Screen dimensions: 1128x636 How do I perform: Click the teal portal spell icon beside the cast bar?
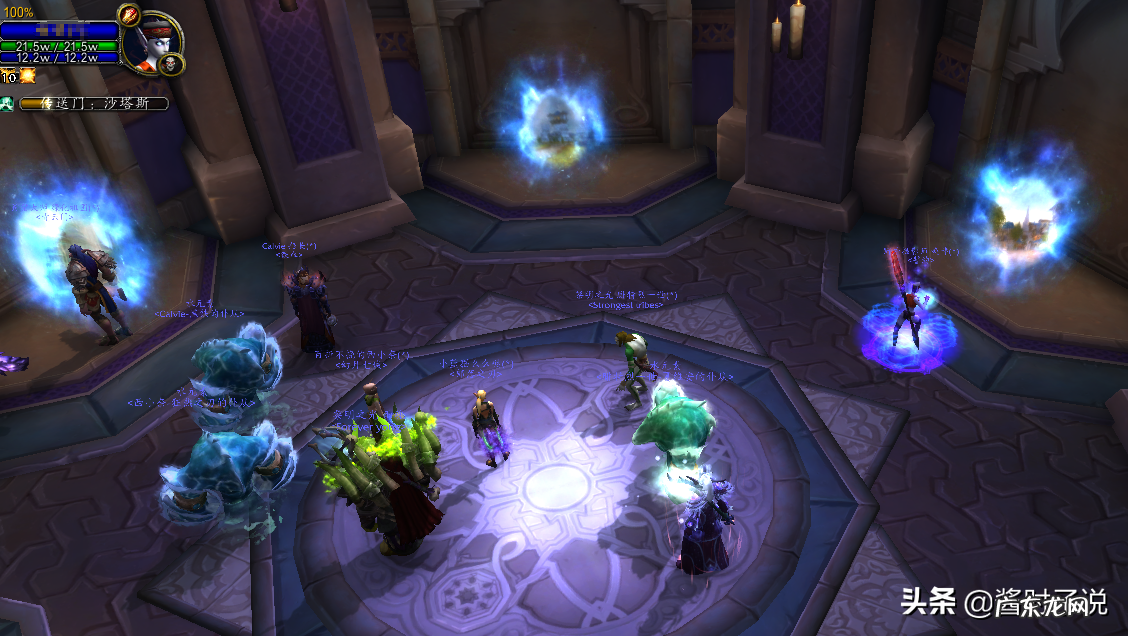point(7,103)
